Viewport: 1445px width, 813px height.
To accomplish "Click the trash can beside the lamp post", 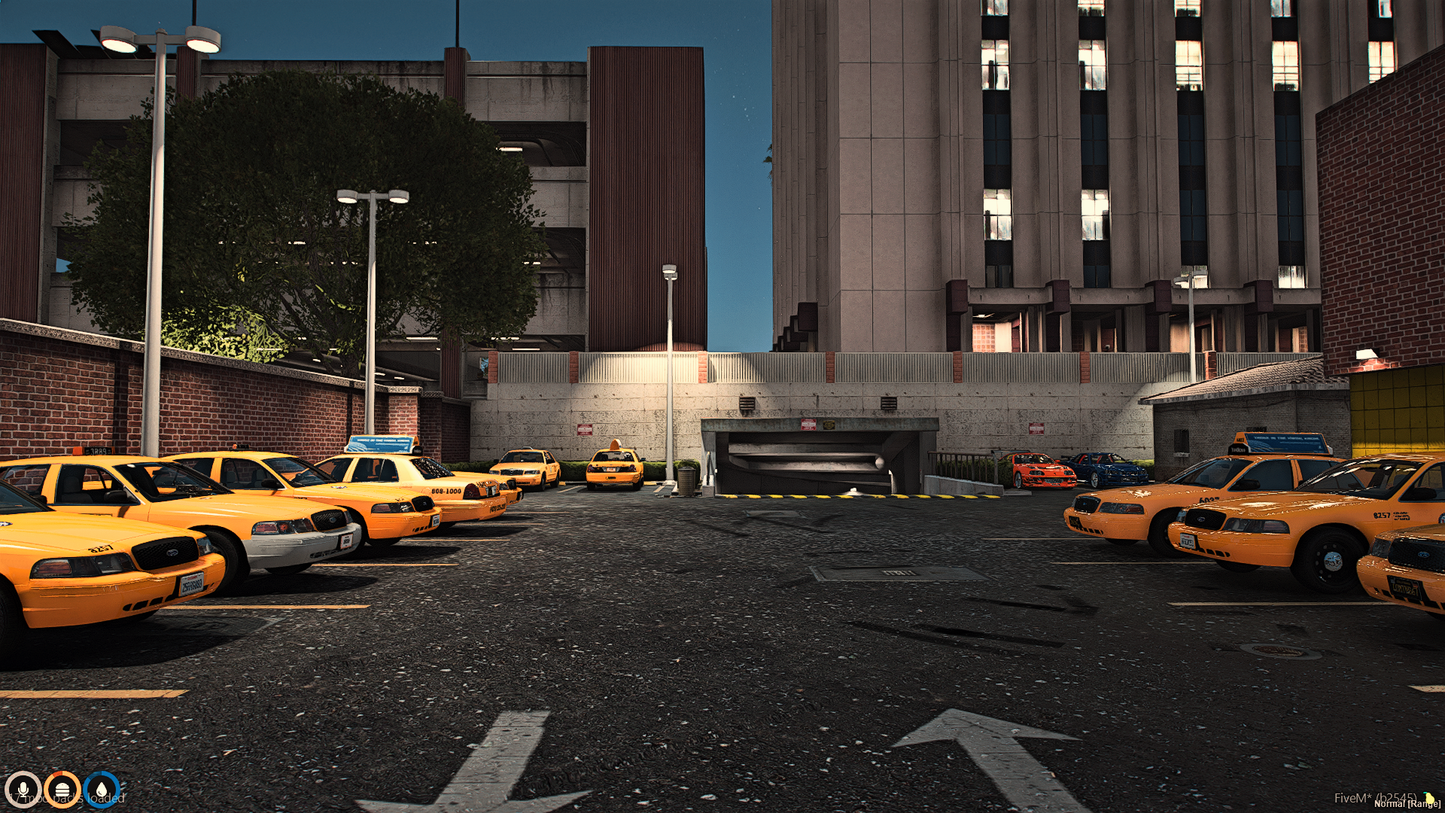I will click(x=685, y=482).
